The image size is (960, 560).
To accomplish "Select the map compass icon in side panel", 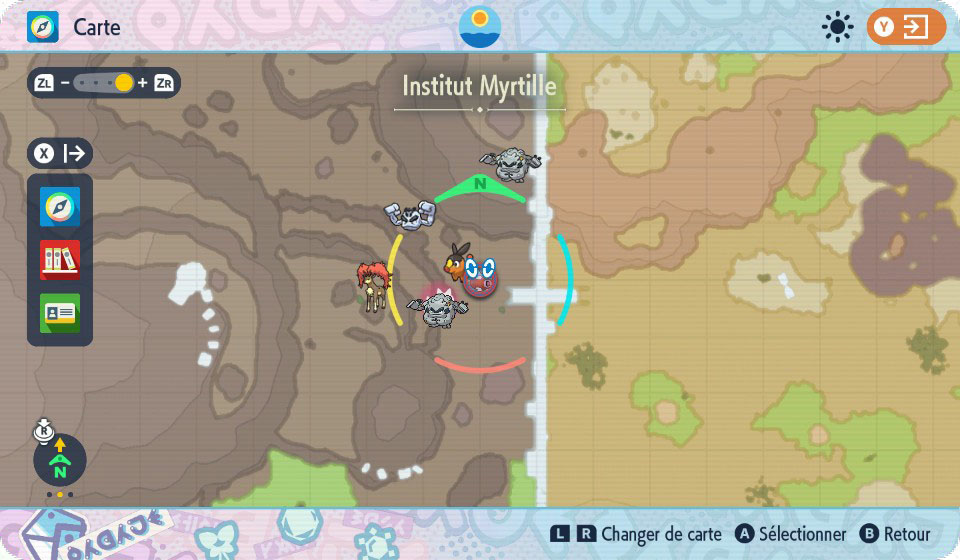I will point(60,207).
